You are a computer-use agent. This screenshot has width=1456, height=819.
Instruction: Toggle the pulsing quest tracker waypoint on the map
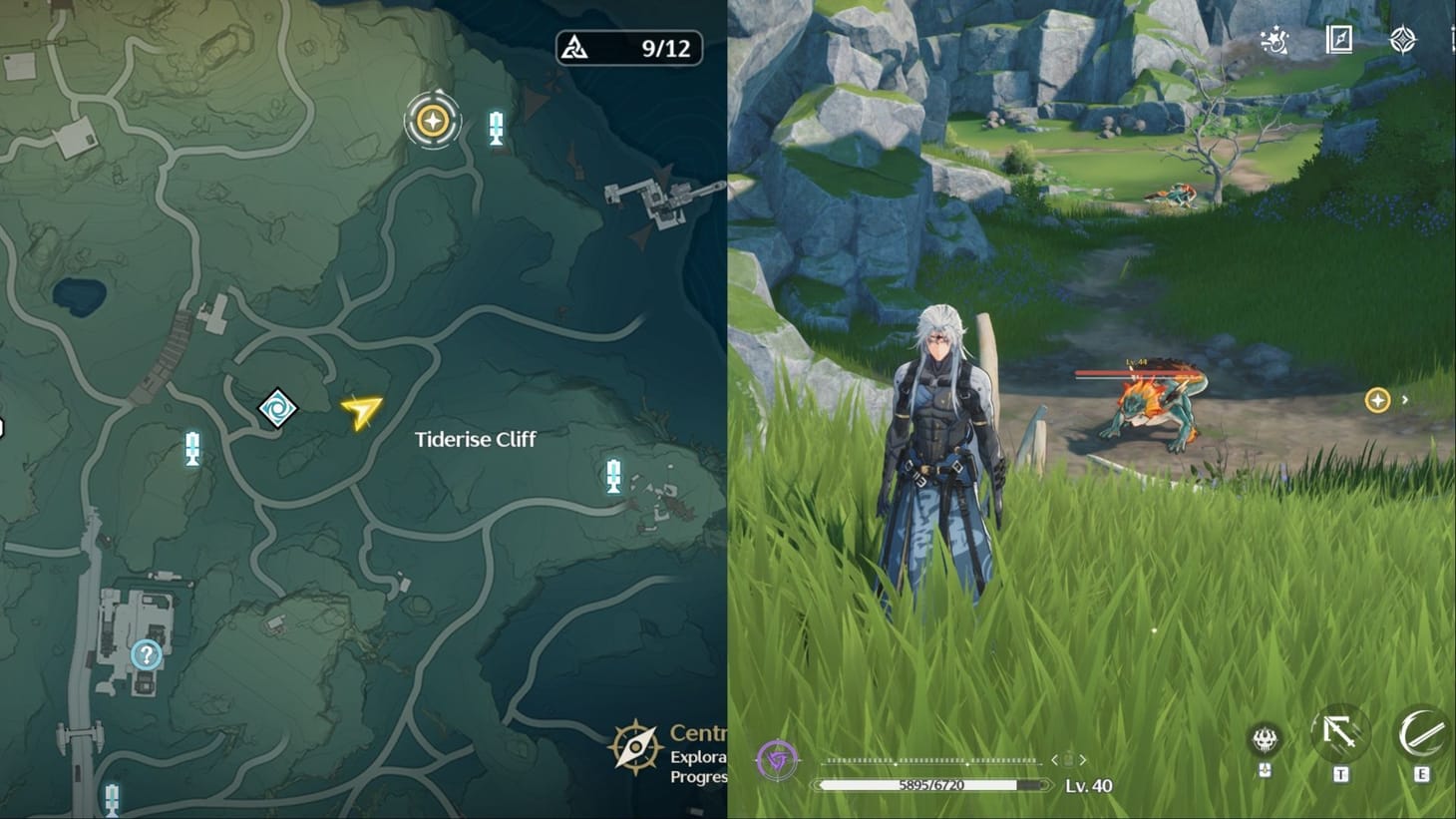tap(431, 120)
